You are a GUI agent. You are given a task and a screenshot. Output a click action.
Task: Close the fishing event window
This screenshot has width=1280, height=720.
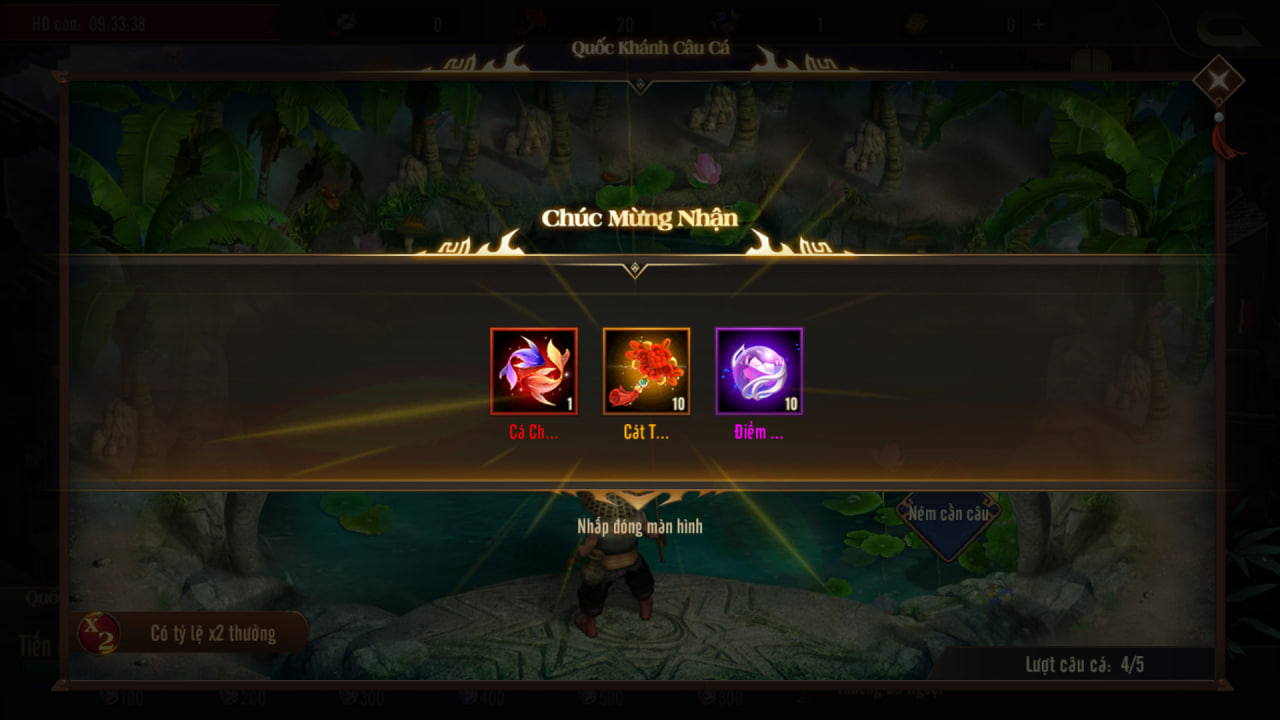[x=1218, y=82]
